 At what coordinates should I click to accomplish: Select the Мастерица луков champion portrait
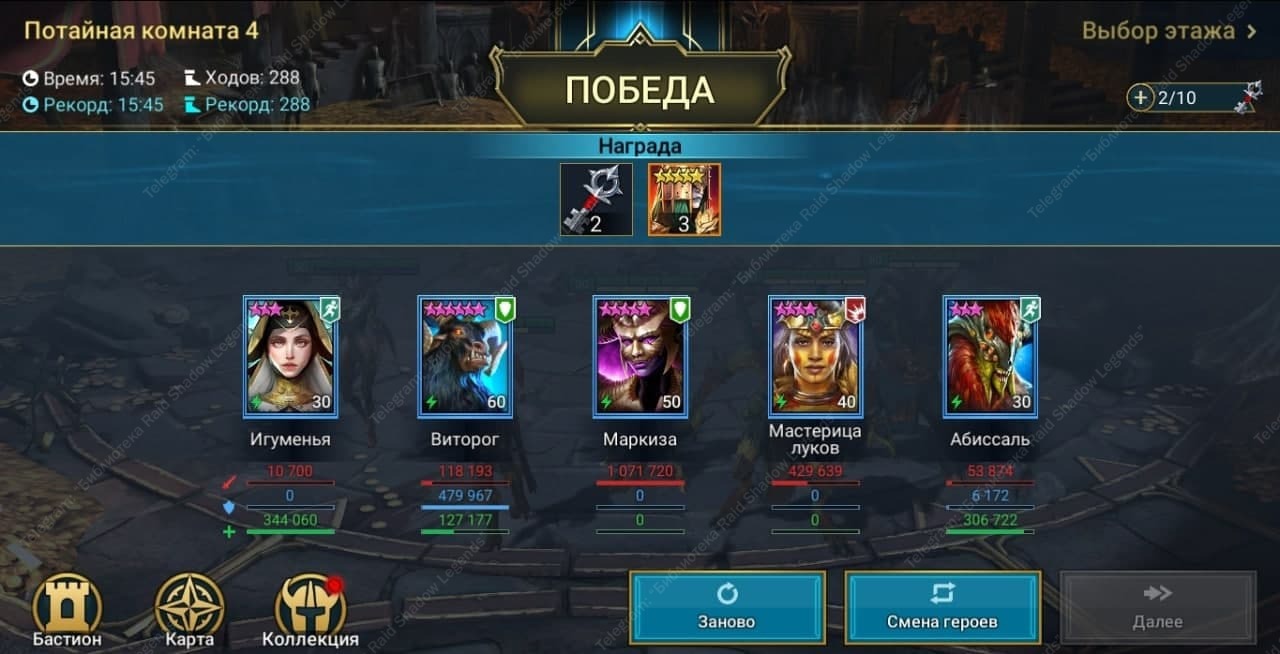click(815, 356)
